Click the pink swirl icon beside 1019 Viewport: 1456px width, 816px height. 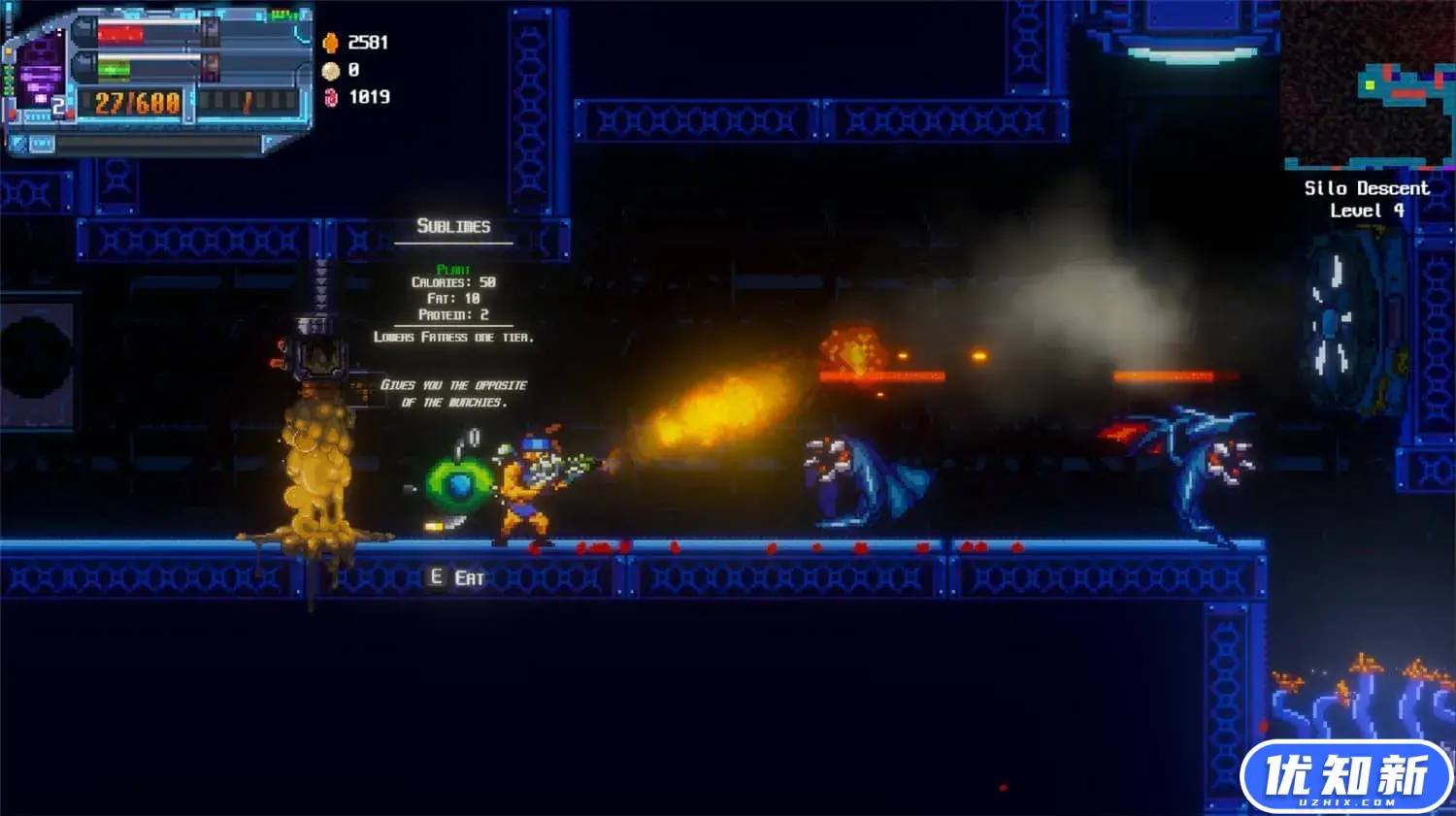click(331, 97)
